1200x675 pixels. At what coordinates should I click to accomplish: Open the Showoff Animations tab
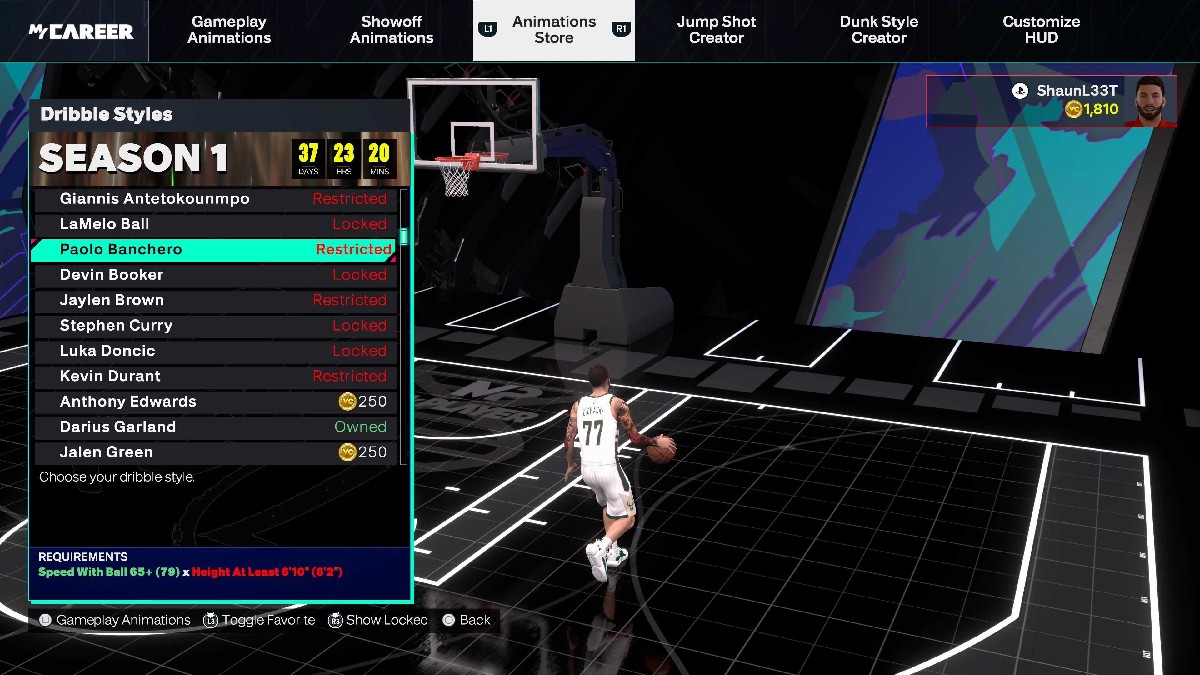[391, 30]
